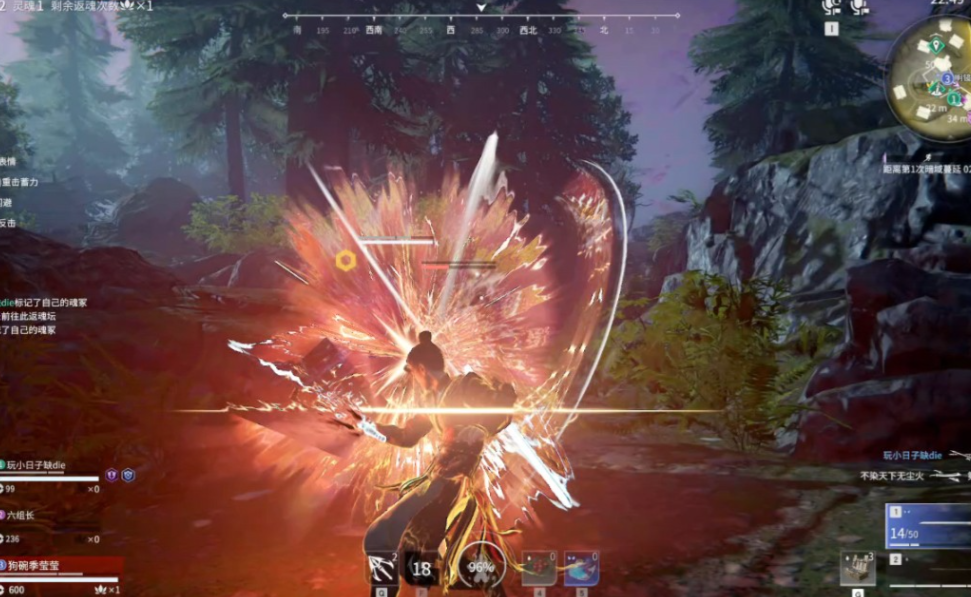This screenshot has height=597, width=971.
Task: Click the blue number 3 minimap marker
Action: click(947, 78)
